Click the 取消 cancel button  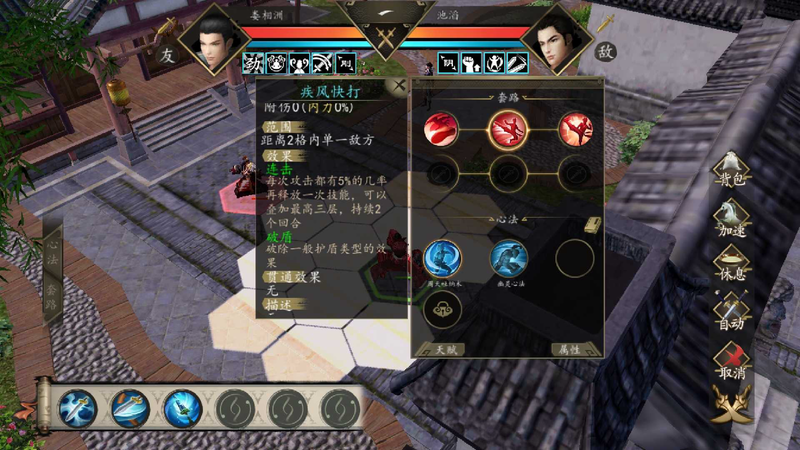point(730,359)
